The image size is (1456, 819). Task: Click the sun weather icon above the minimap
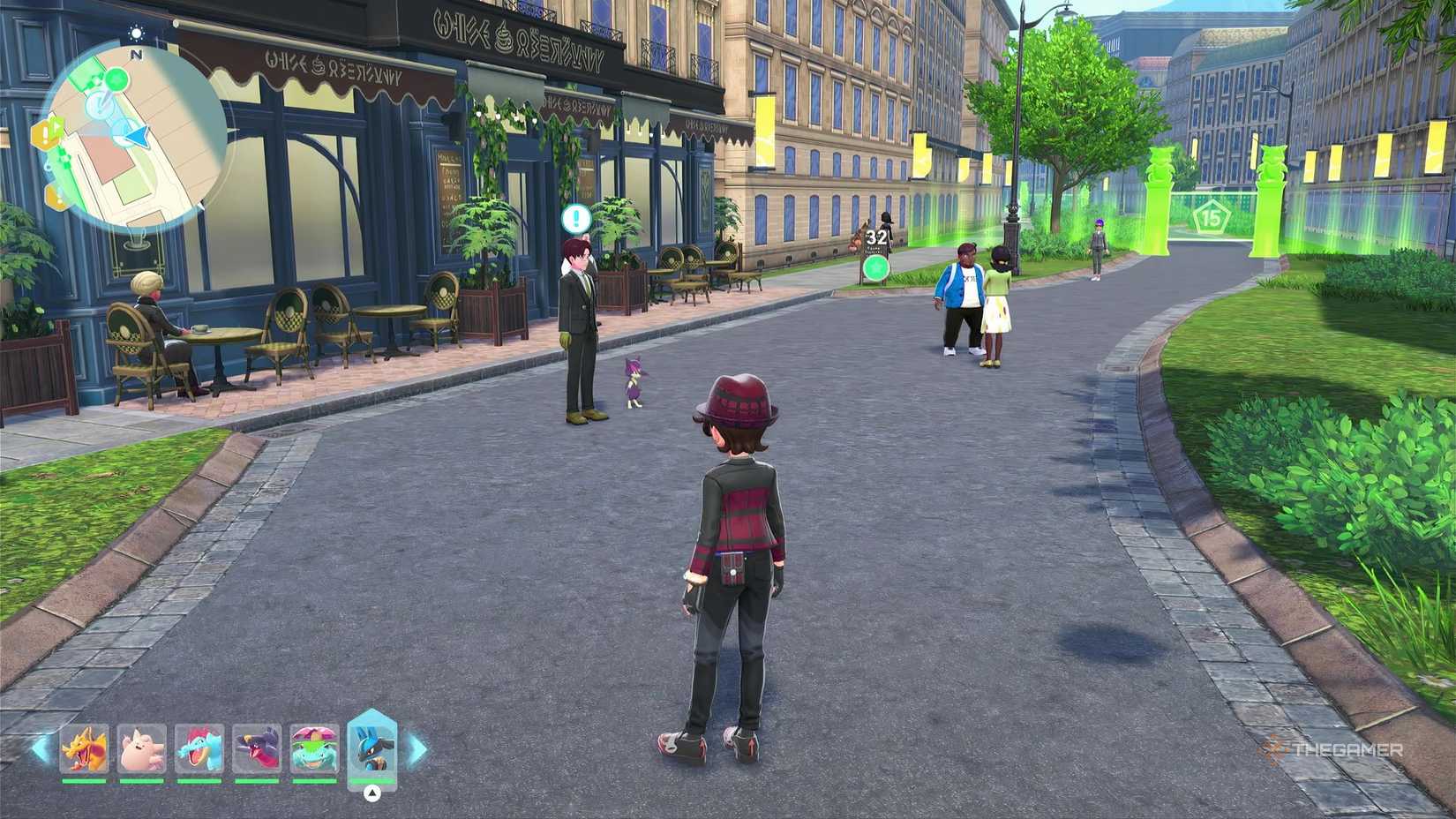pyautogui.click(x=136, y=32)
